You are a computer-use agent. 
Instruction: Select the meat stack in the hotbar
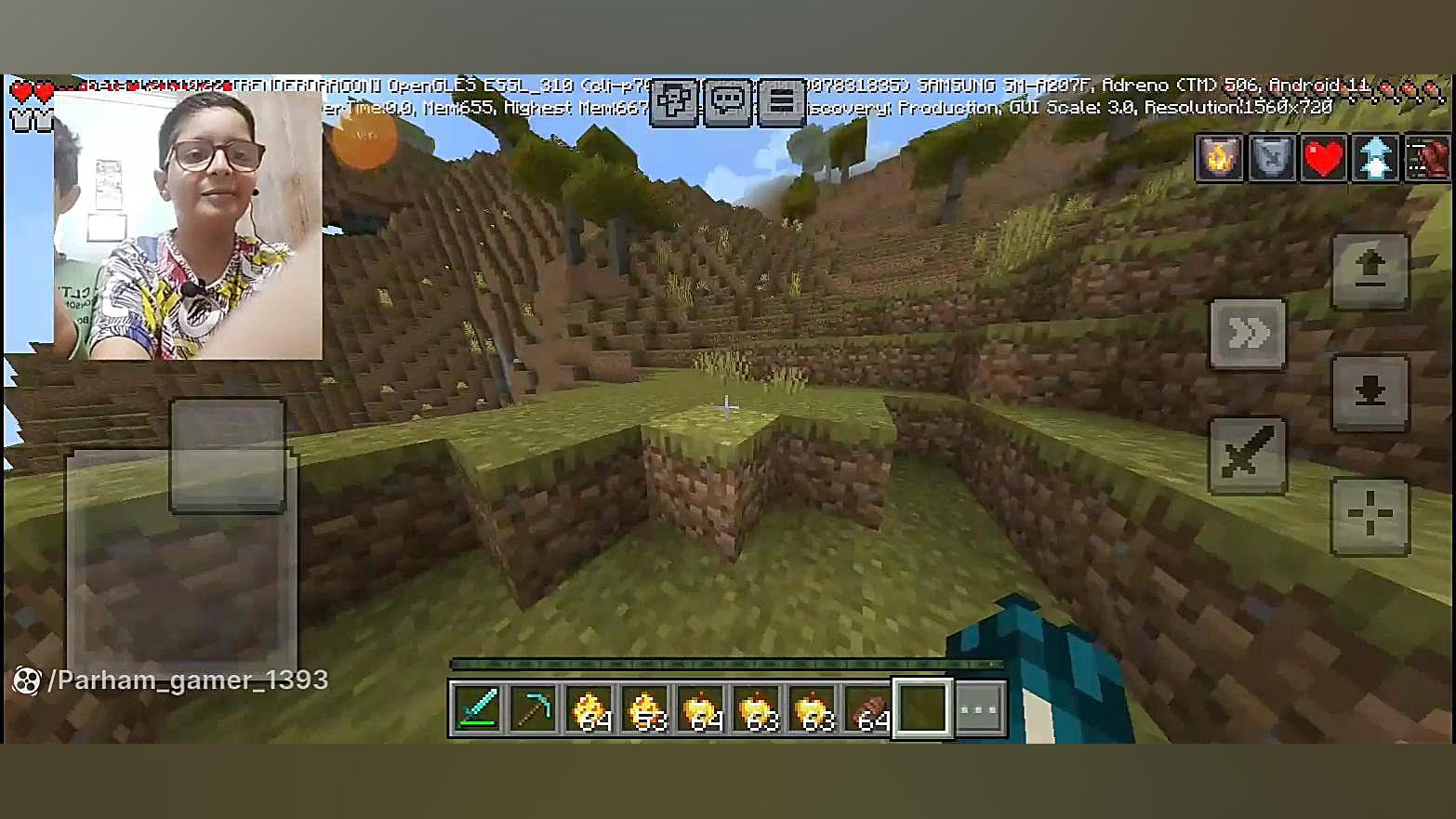tap(868, 709)
